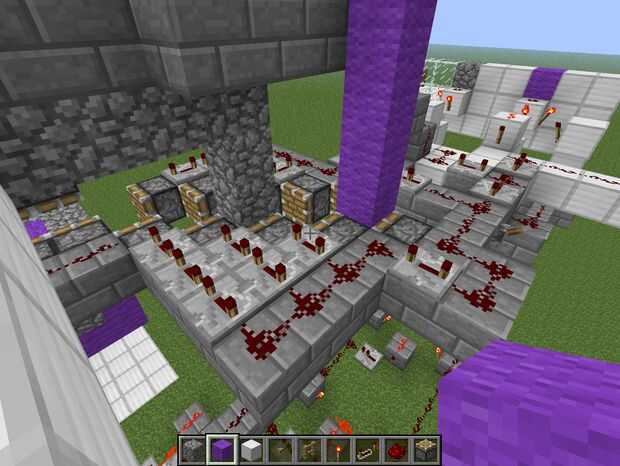Select the gray stone block hotbar slot
620x466 pixels.
(193, 450)
